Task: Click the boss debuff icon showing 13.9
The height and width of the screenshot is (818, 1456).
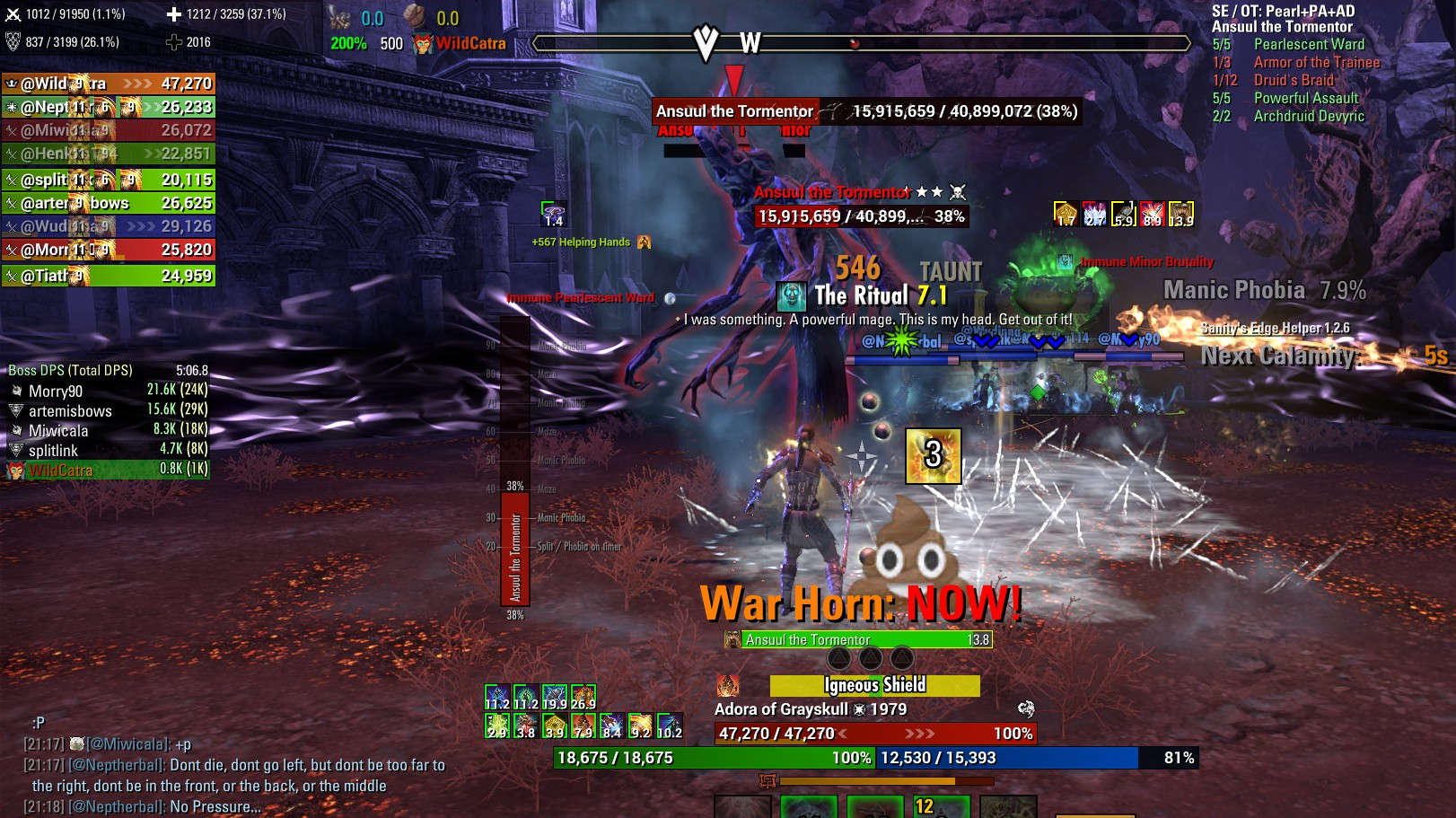Action: (x=1180, y=214)
